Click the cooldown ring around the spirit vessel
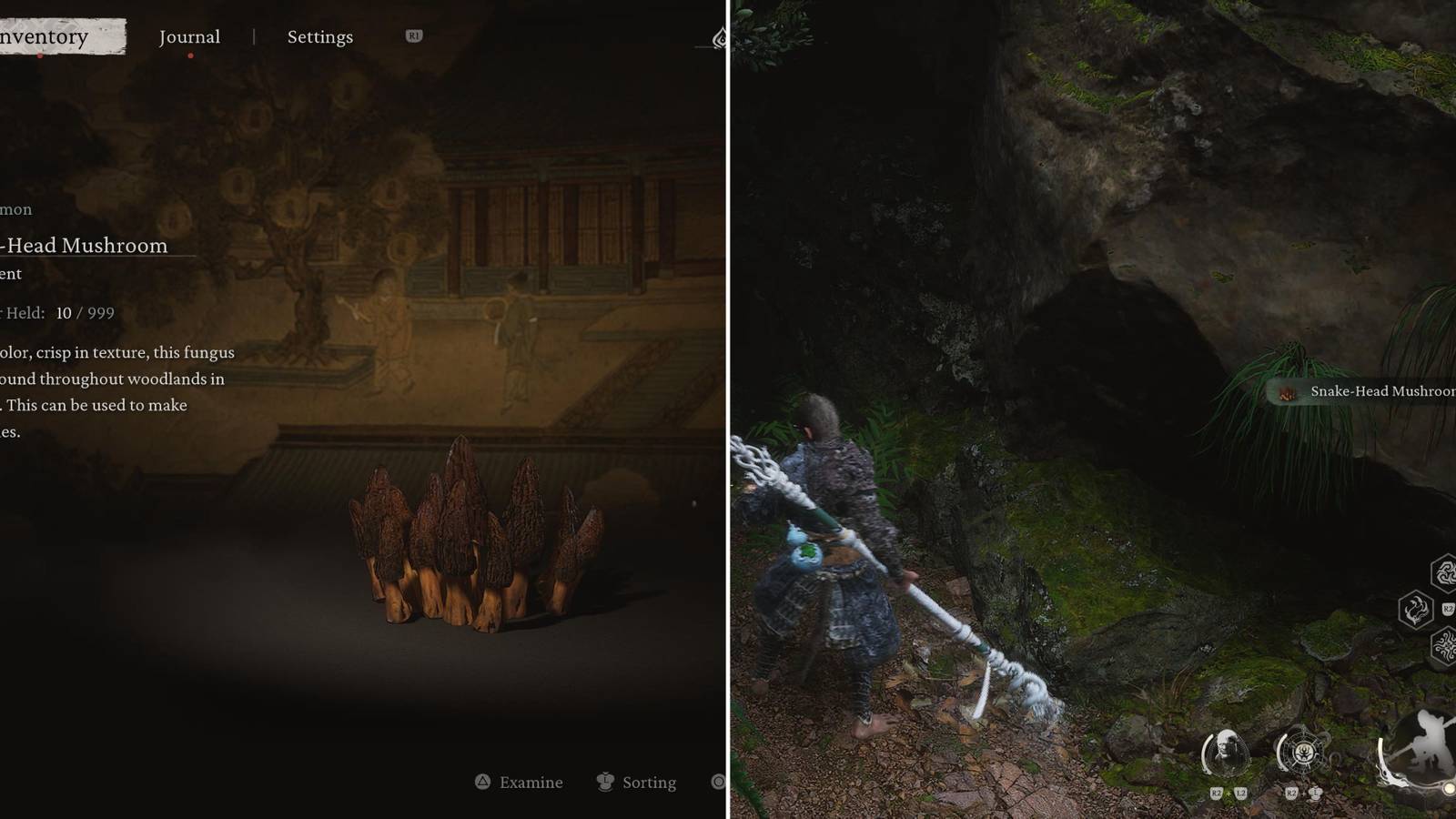The image size is (1456, 819). (x=1282, y=753)
